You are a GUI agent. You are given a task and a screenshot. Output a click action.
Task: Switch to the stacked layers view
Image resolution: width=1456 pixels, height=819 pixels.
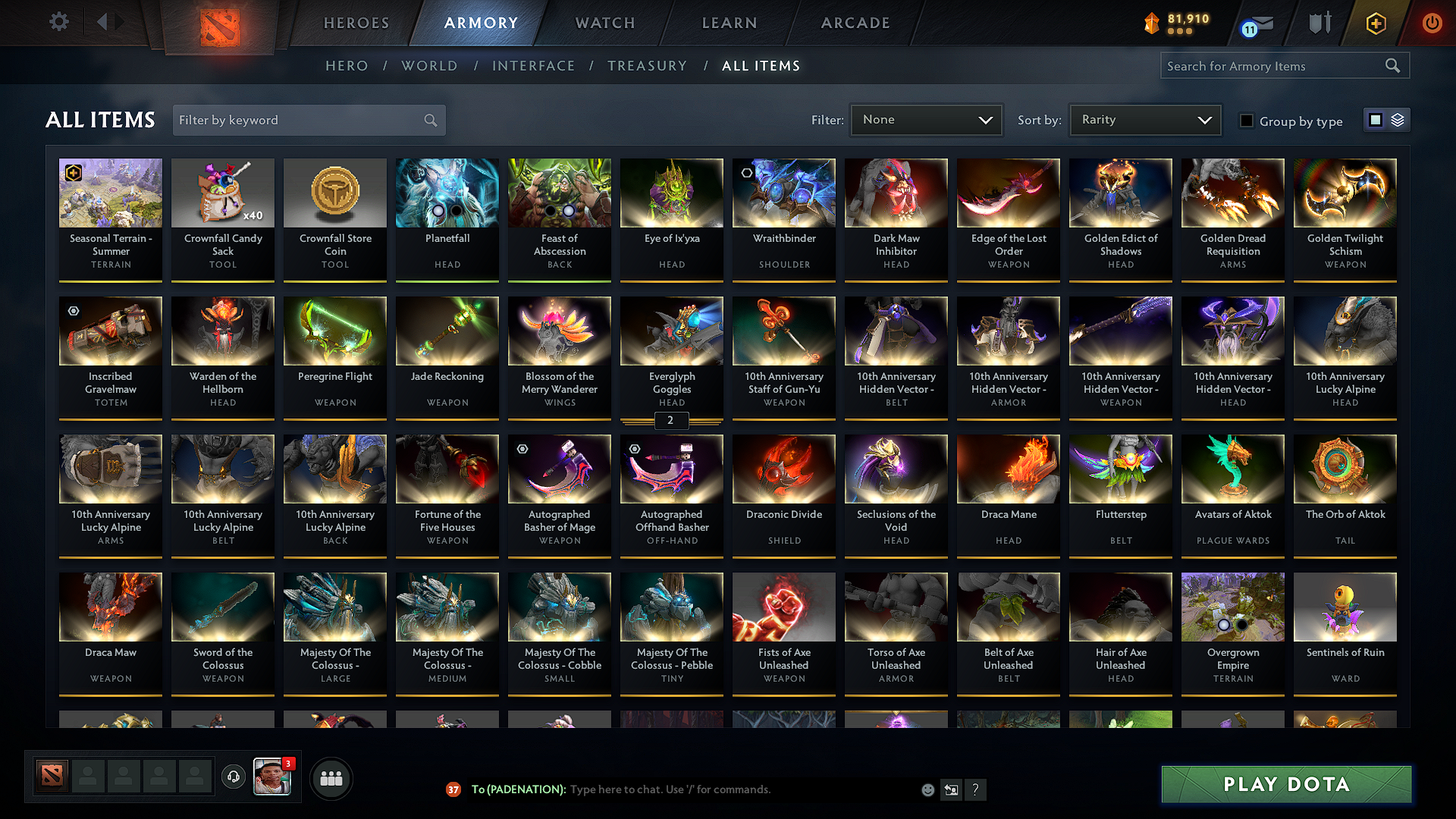[1396, 120]
